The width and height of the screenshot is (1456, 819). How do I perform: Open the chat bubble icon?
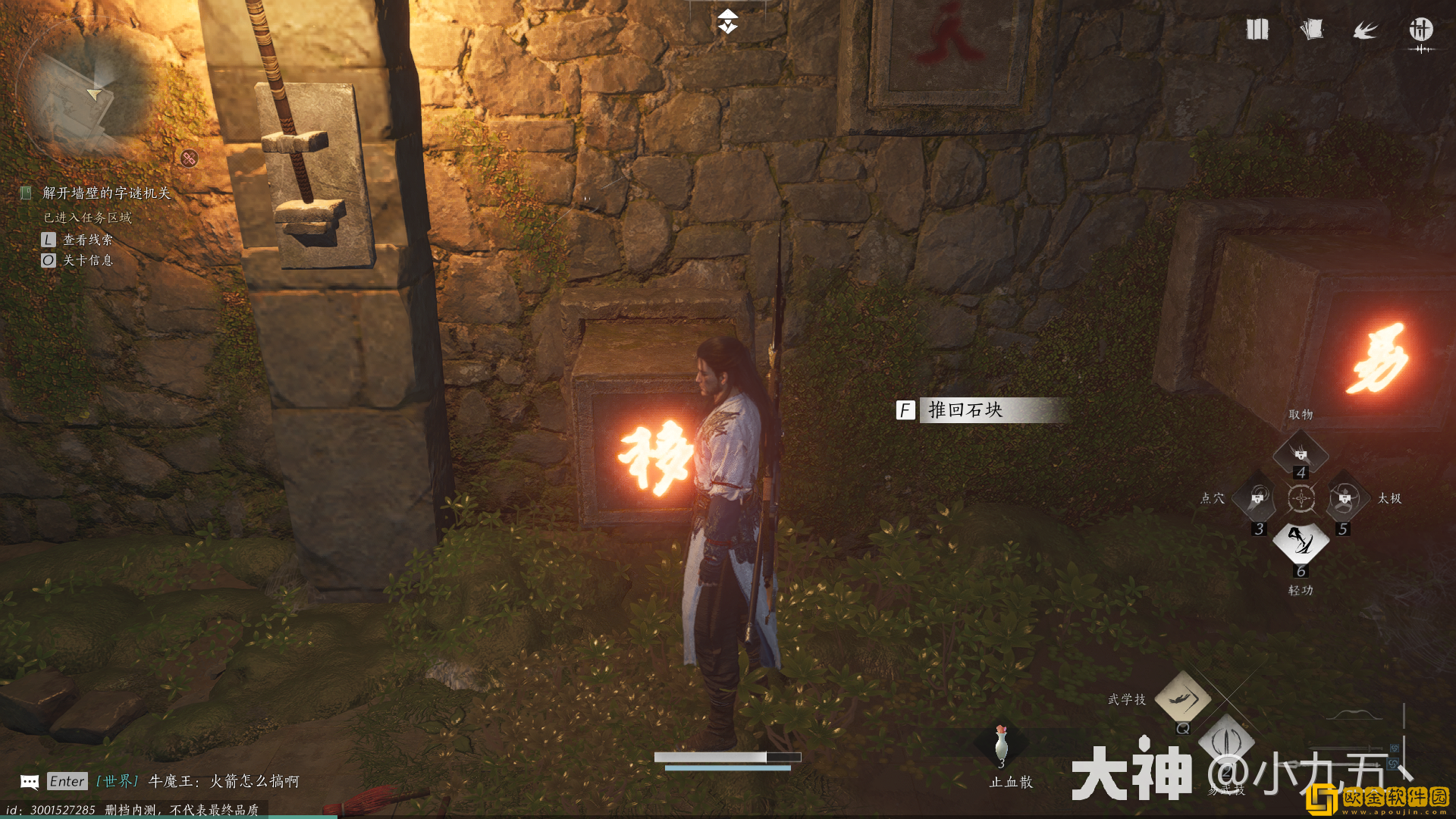tap(30, 781)
